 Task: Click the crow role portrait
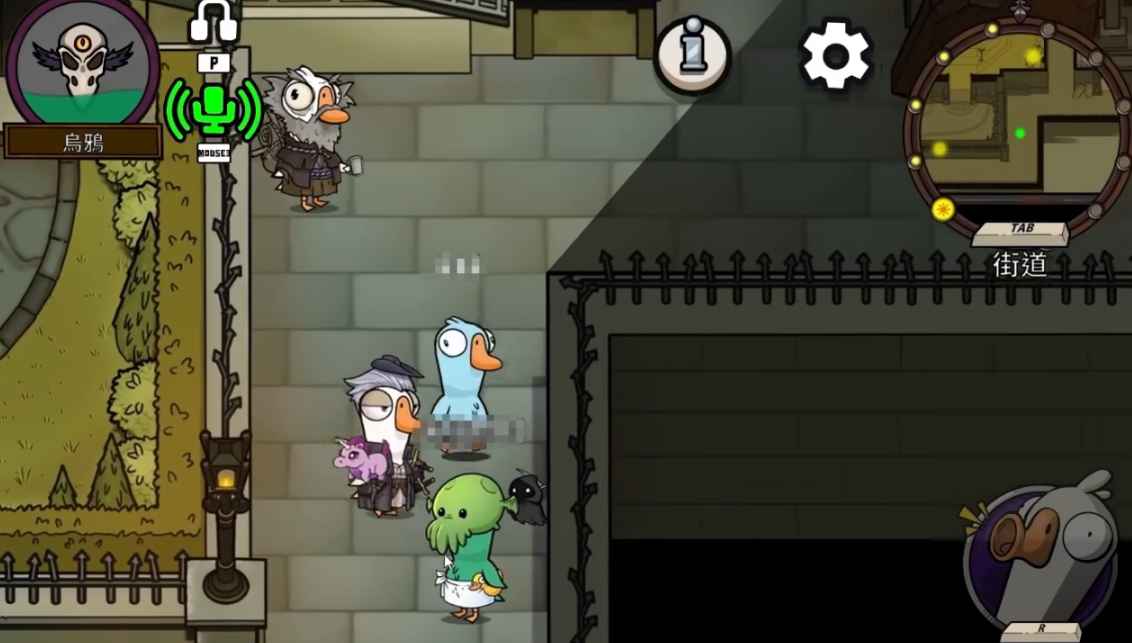[83, 62]
